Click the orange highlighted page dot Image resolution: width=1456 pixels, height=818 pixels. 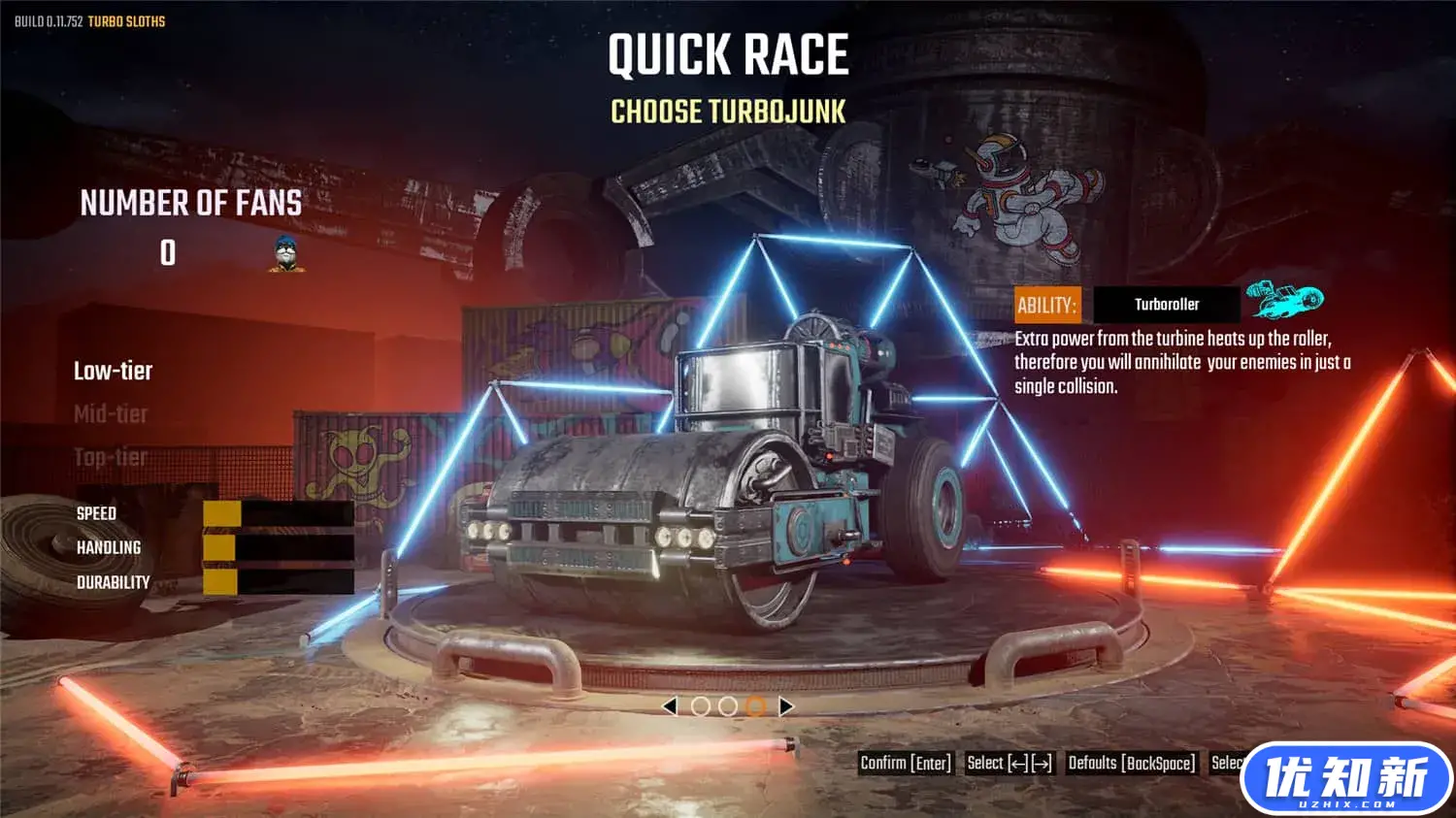point(756,706)
